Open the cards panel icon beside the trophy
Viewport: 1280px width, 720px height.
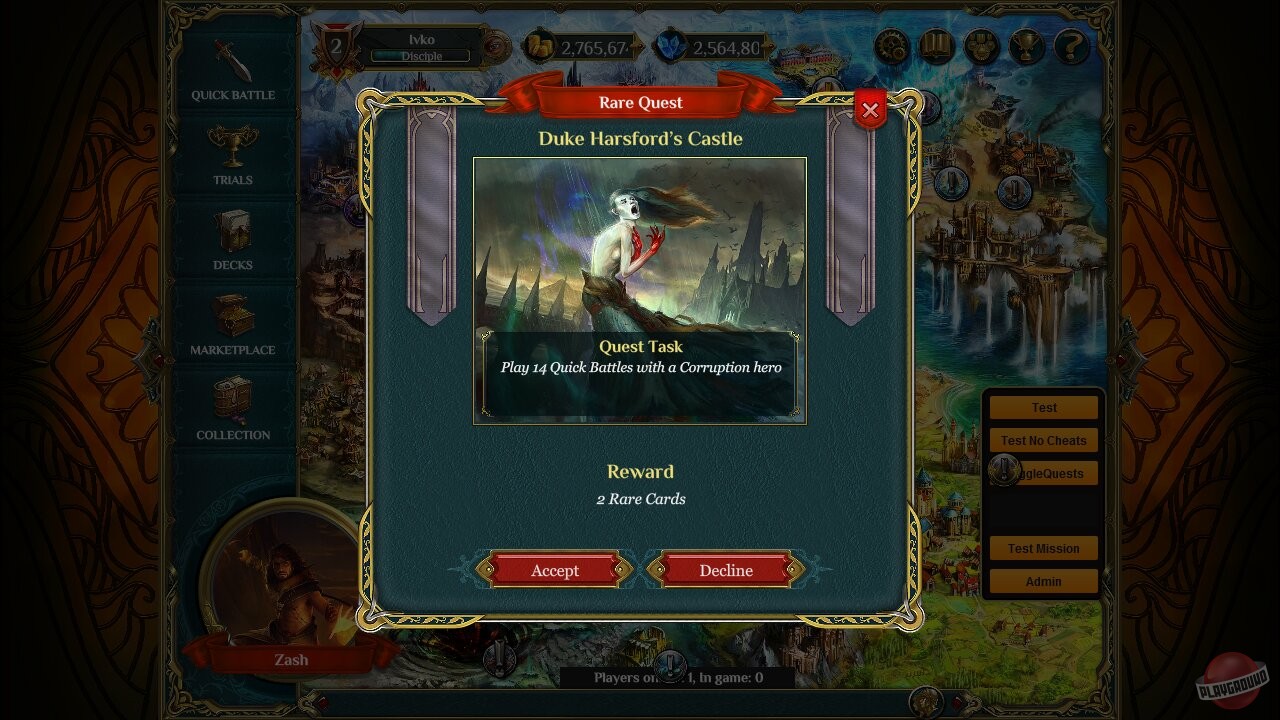point(982,45)
